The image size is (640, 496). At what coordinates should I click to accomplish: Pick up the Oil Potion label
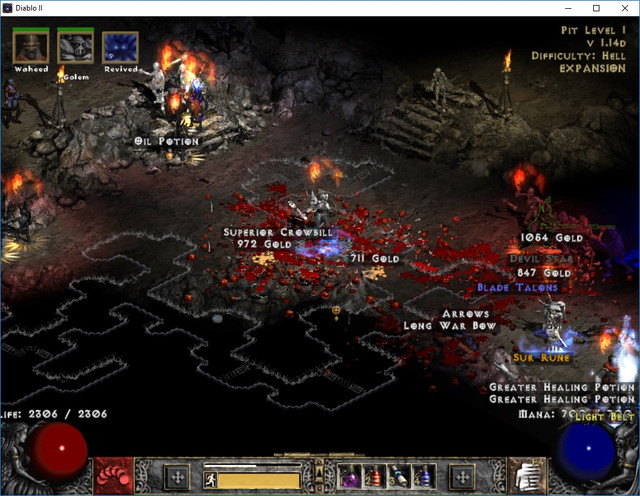(166, 141)
